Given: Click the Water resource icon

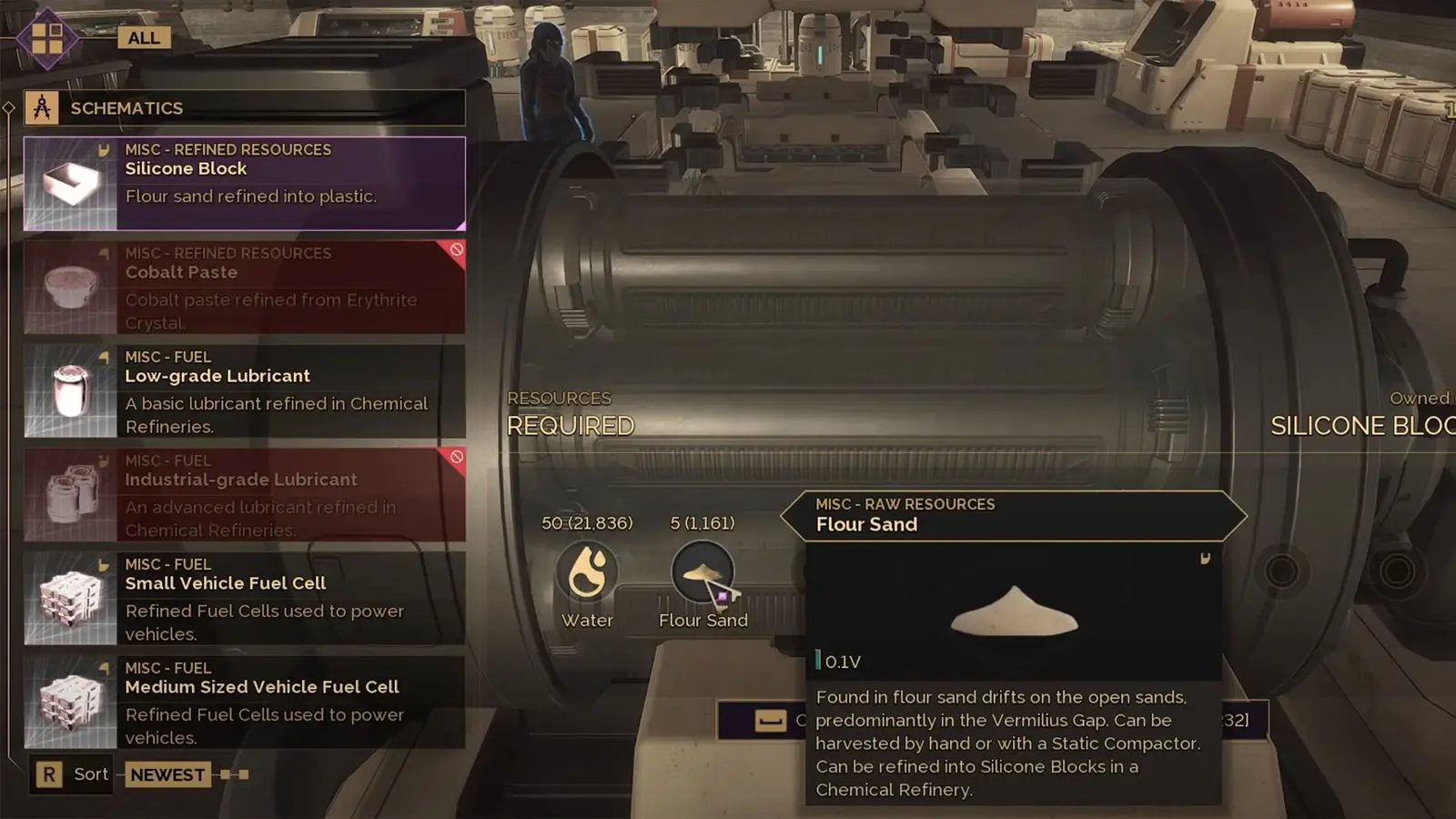Looking at the screenshot, I should coord(587,572).
